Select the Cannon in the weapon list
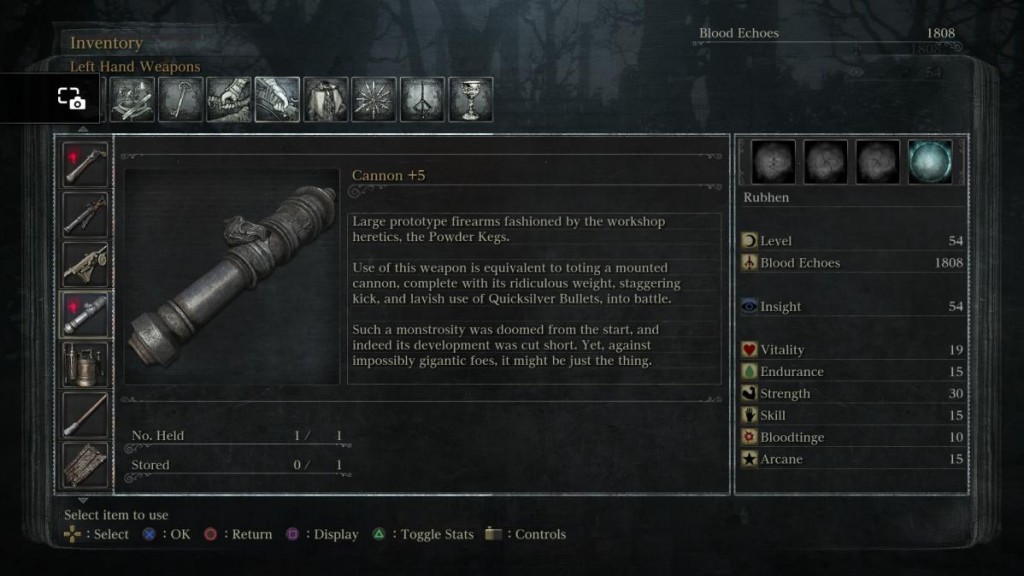The image size is (1024, 576). pos(86,314)
